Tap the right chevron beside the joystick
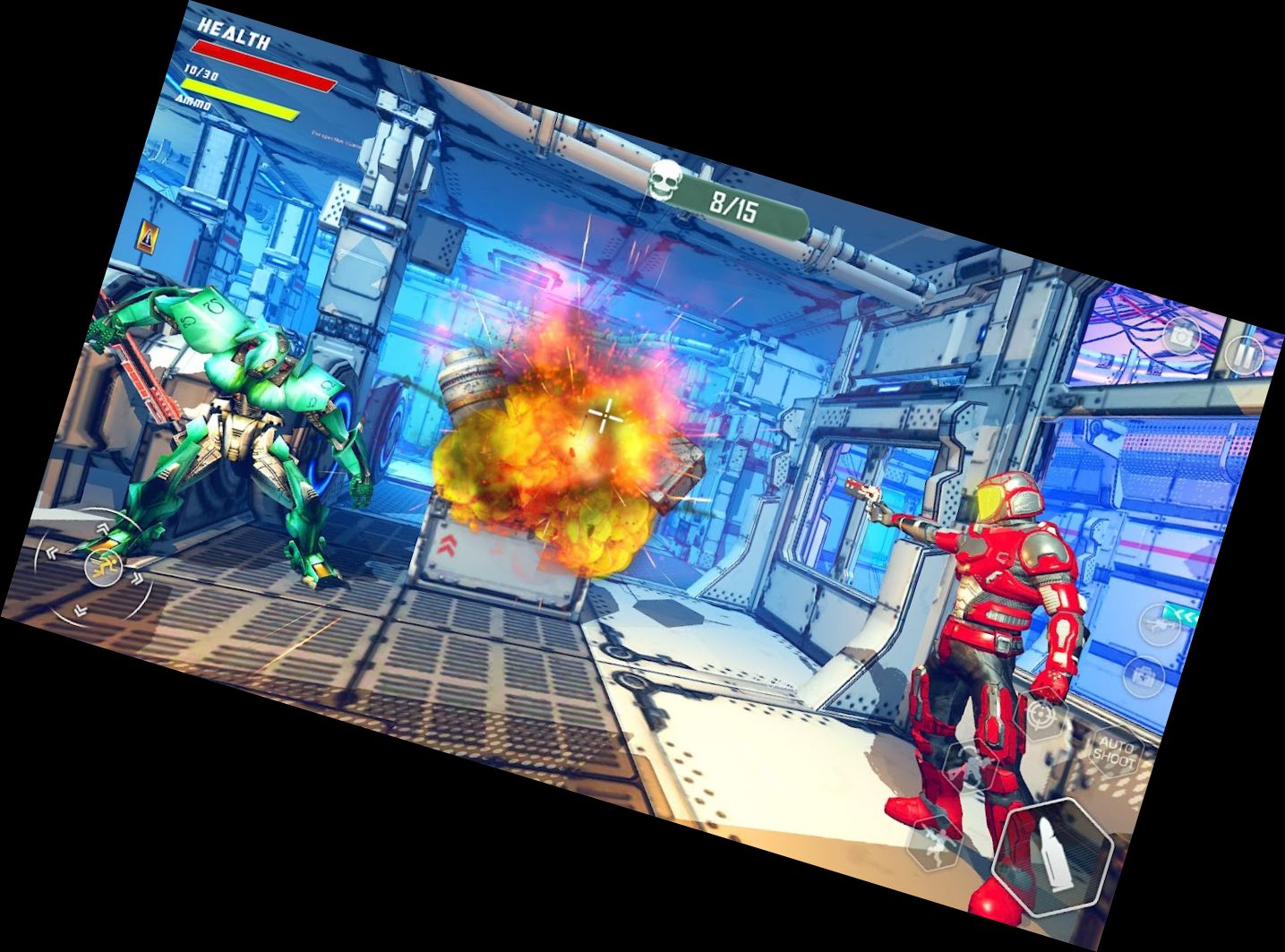 click(138, 577)
